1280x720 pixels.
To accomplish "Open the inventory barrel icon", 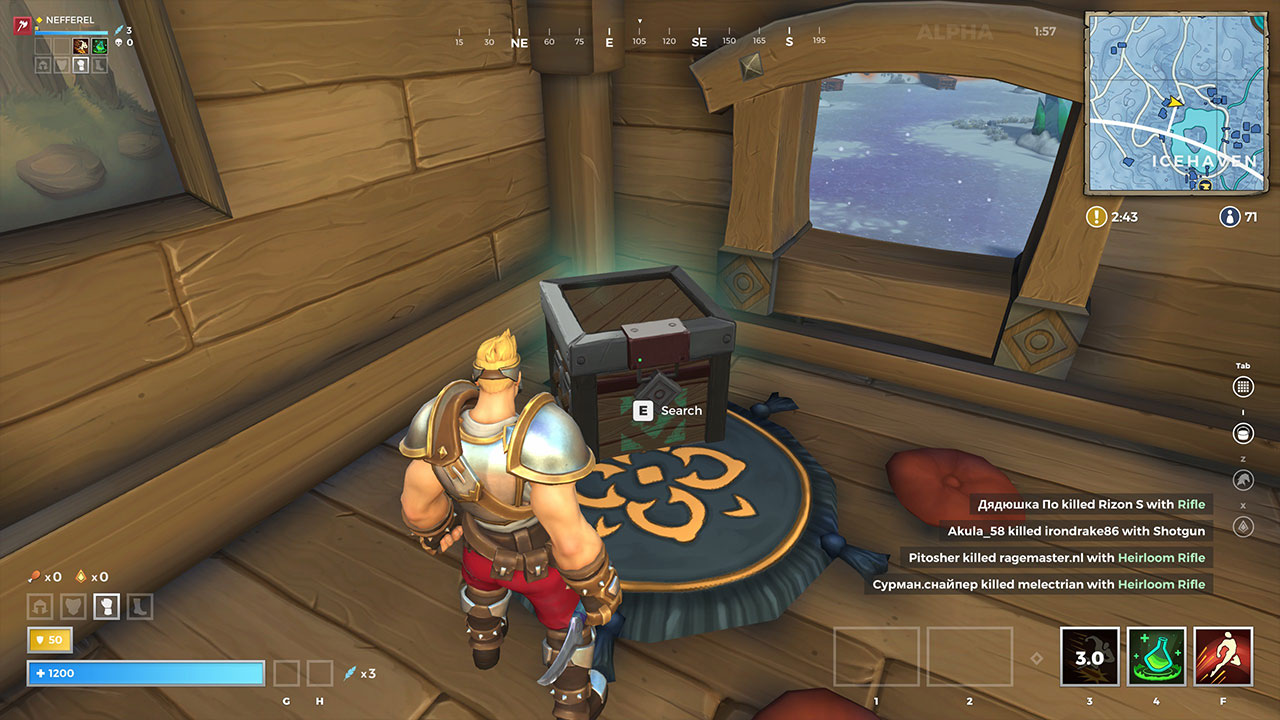I will [1243, 434].
